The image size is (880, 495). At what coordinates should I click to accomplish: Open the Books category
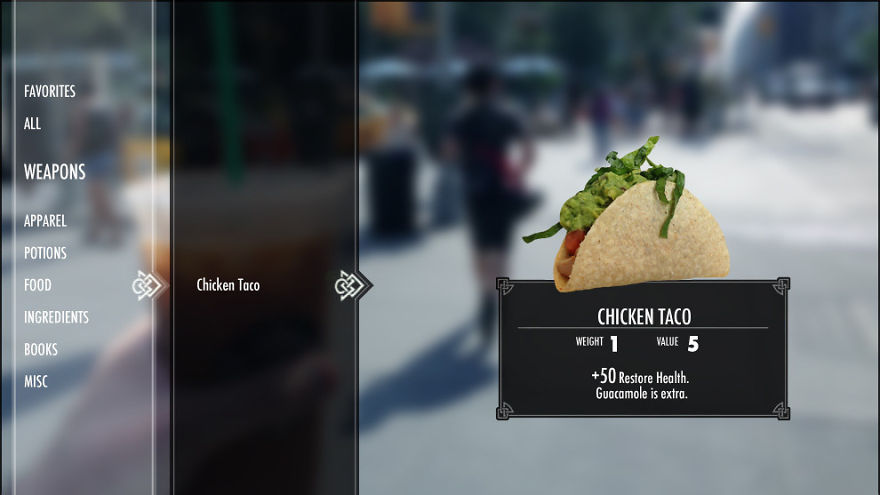(41, 349)
